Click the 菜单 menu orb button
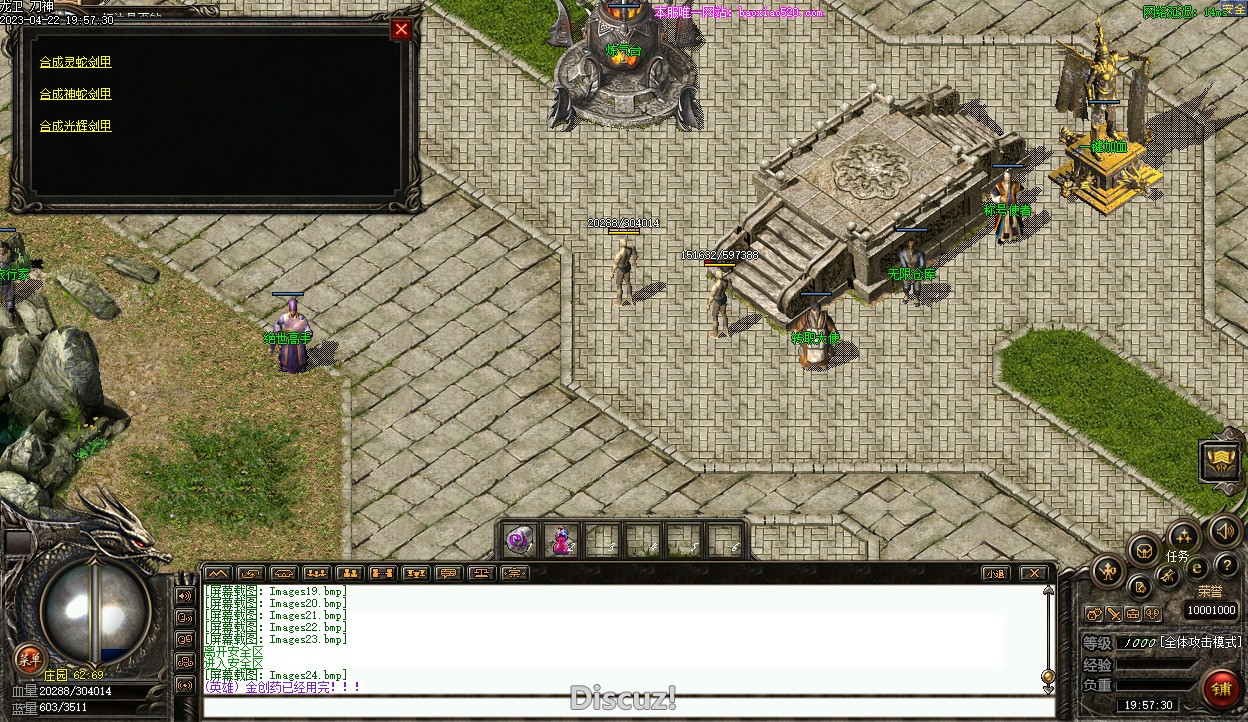1248x722 pixels. coord(30,658)
